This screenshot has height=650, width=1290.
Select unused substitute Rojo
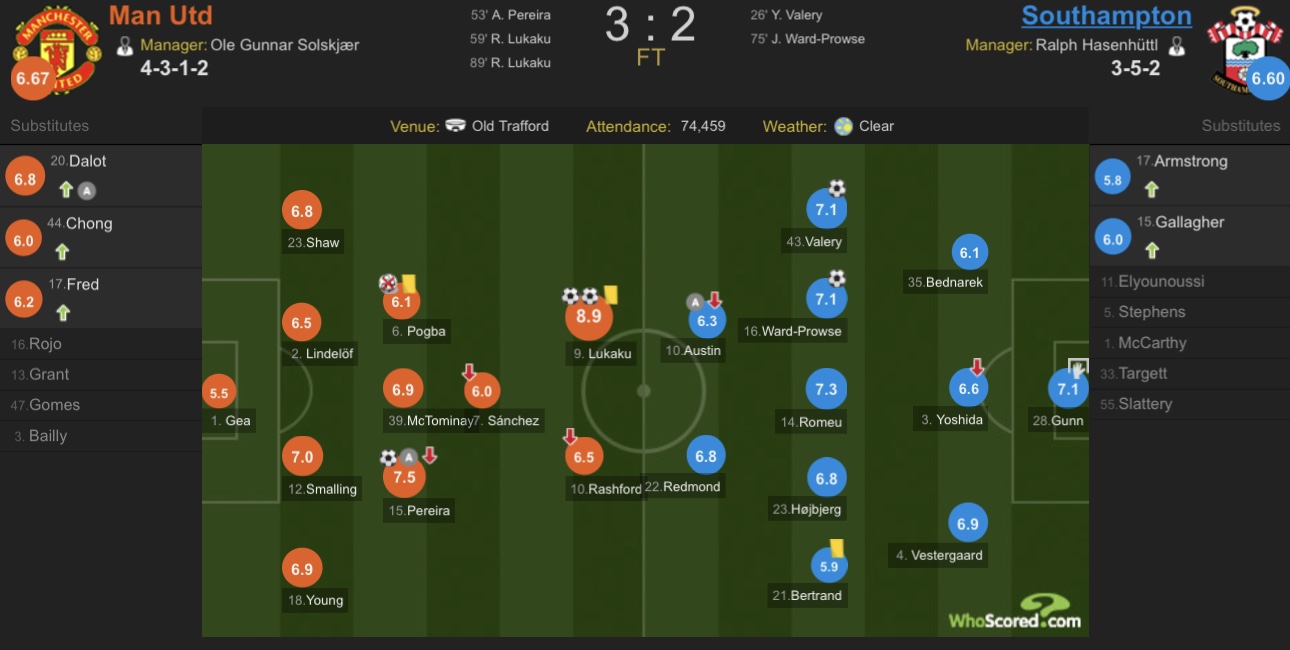(x=44, y=344)
